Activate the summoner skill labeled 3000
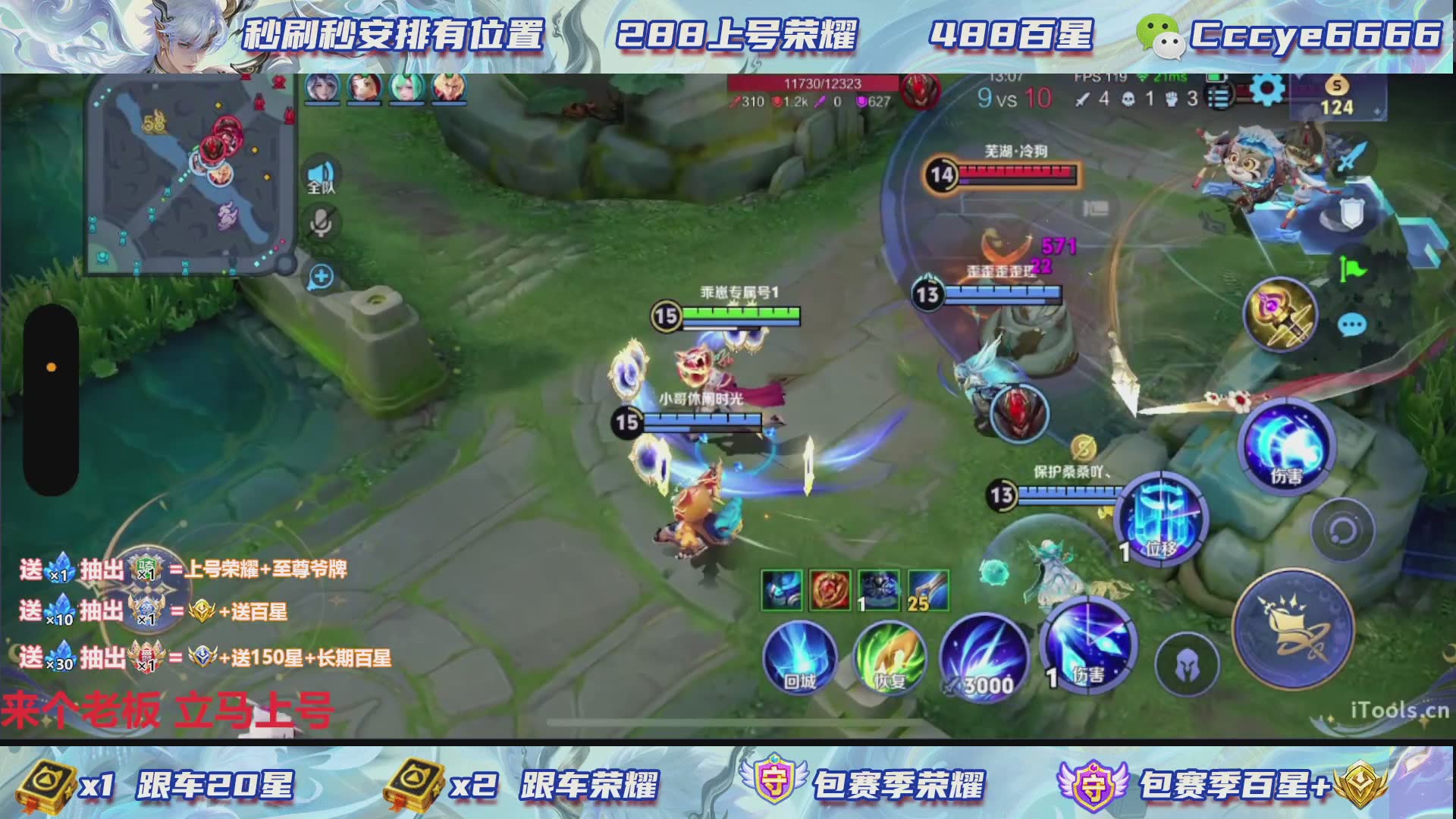1456x819 pixels. pyautogui.click(x=984, y=658)
